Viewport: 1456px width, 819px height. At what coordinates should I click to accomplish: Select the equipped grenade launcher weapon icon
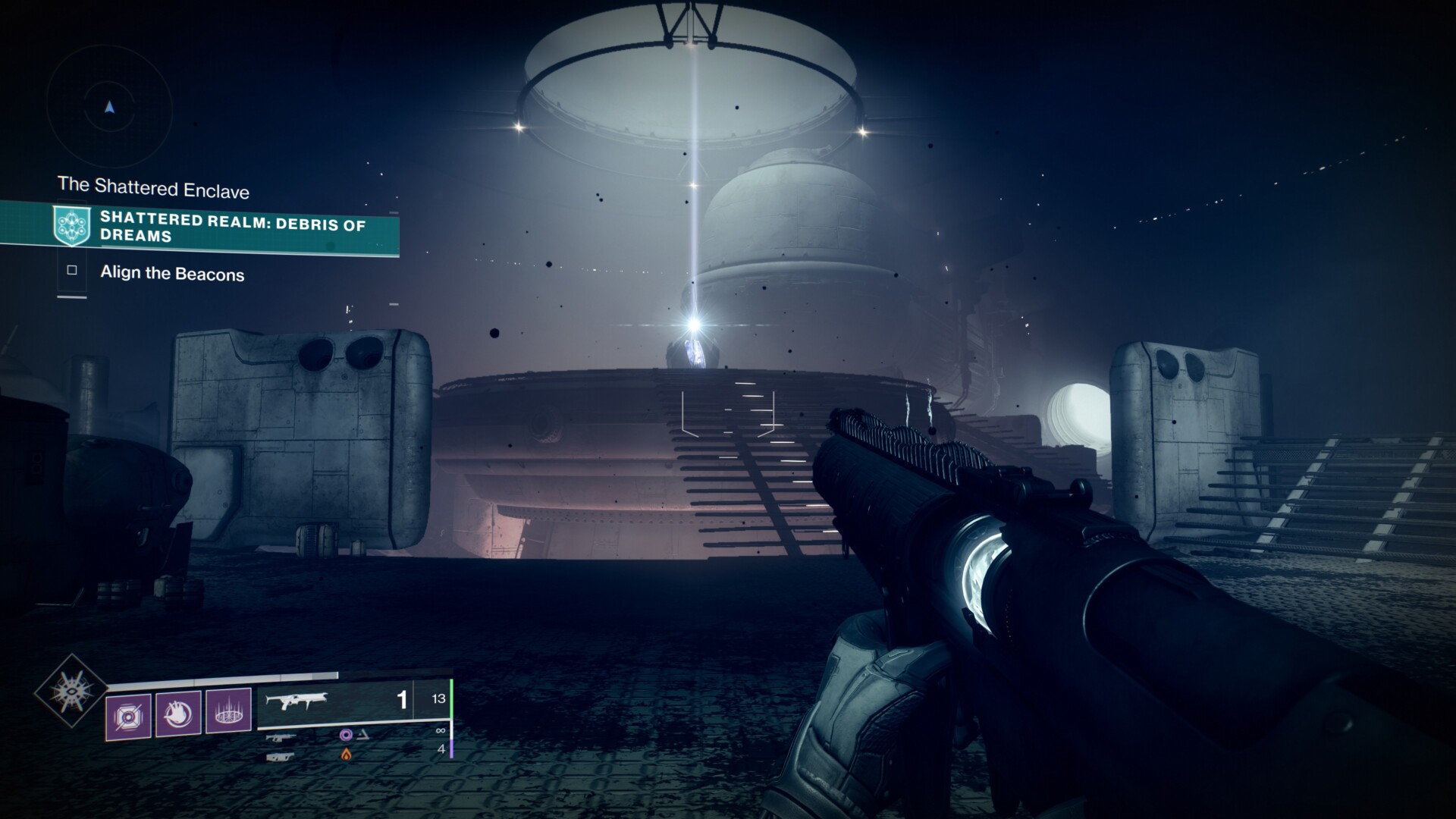coord(297,701)
